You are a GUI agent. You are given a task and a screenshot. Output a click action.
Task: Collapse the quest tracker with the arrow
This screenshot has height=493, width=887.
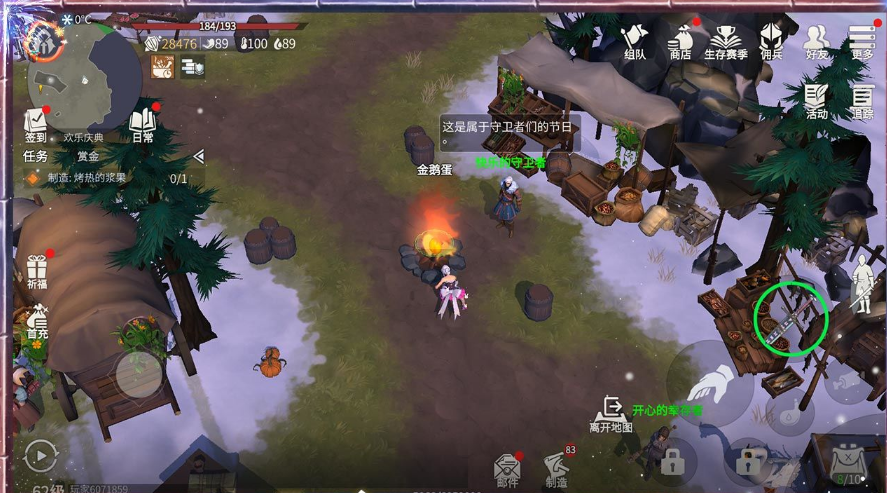pyautogui.click(x=198, y=156)
